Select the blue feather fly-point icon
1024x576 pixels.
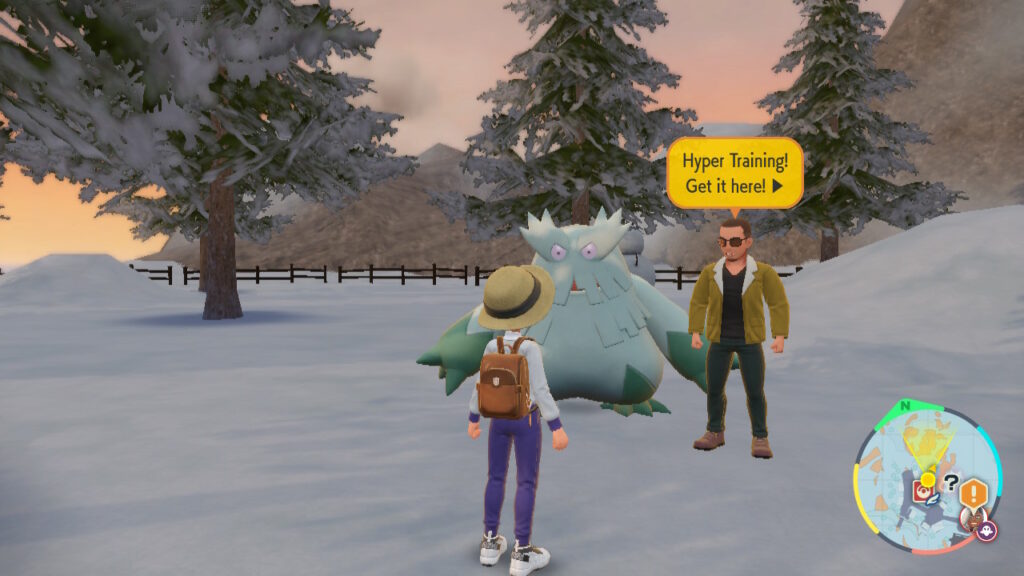[932, 500]
